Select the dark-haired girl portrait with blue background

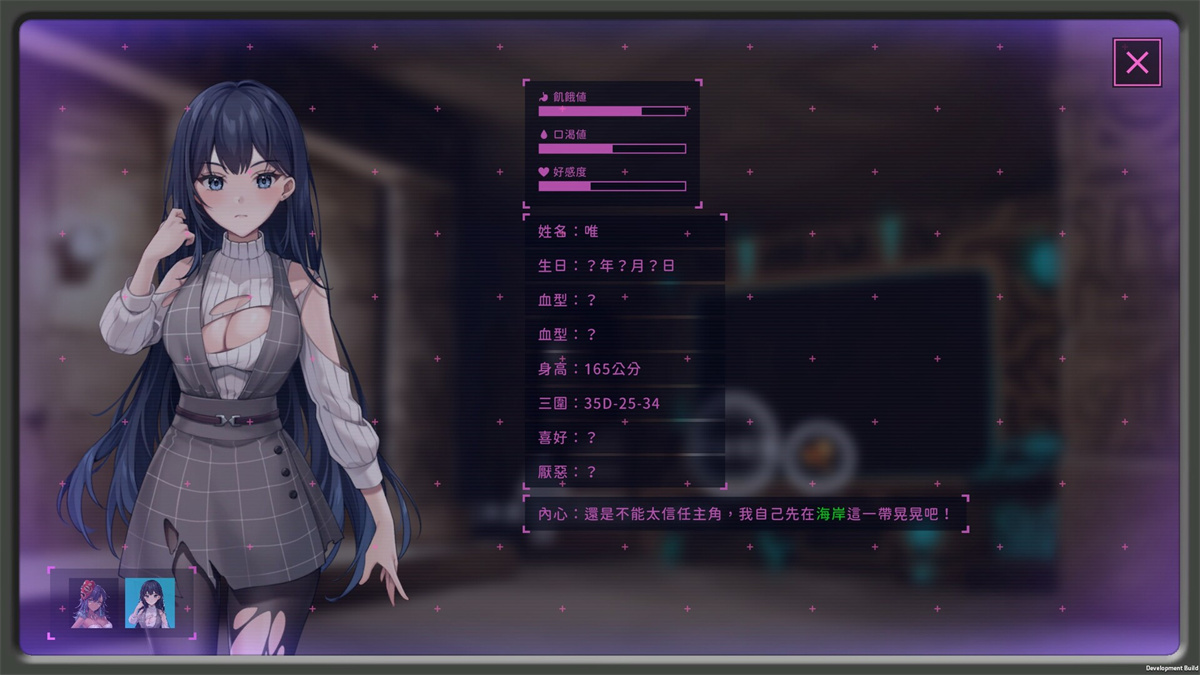pos(150,603)
